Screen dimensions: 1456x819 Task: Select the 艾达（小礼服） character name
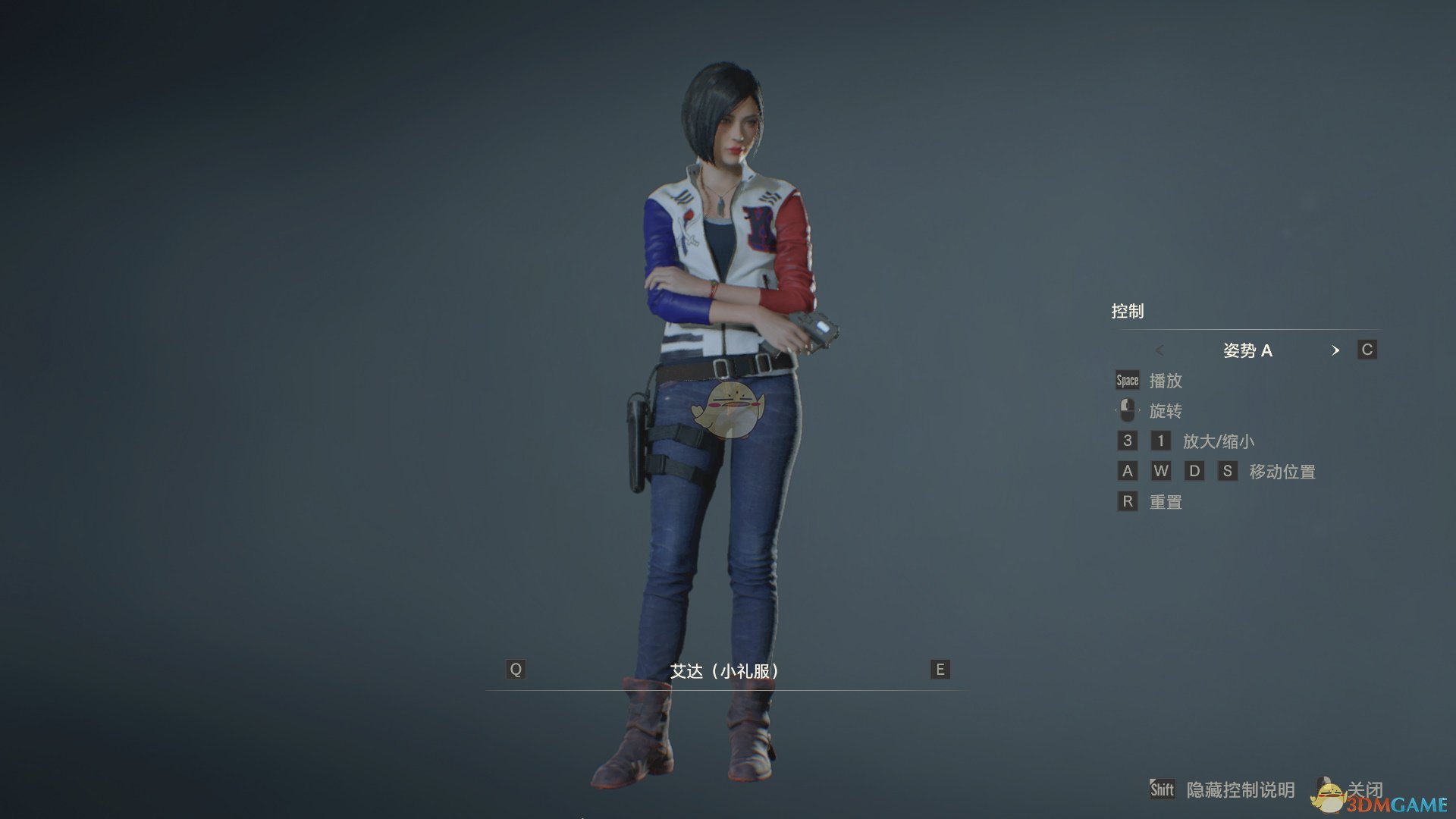[x=725, y=670]
